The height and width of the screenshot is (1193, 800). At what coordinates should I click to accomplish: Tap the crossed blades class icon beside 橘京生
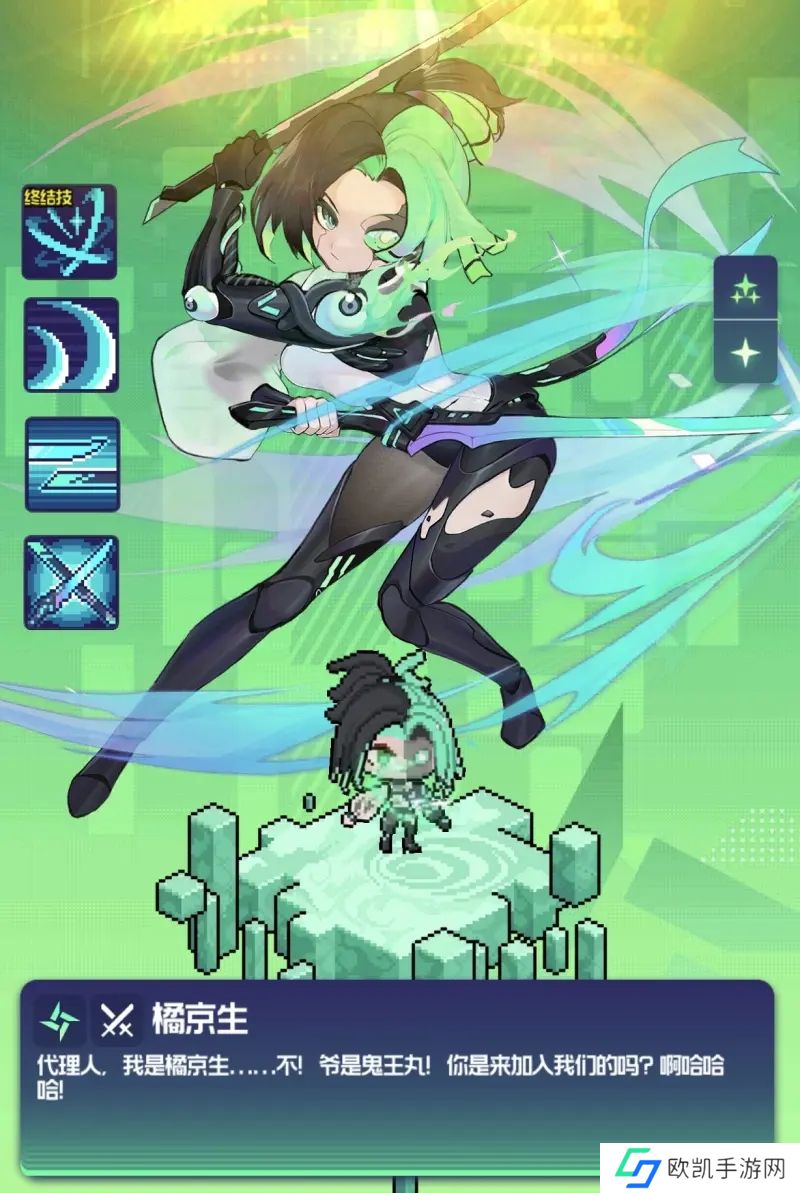(118, 1020)
